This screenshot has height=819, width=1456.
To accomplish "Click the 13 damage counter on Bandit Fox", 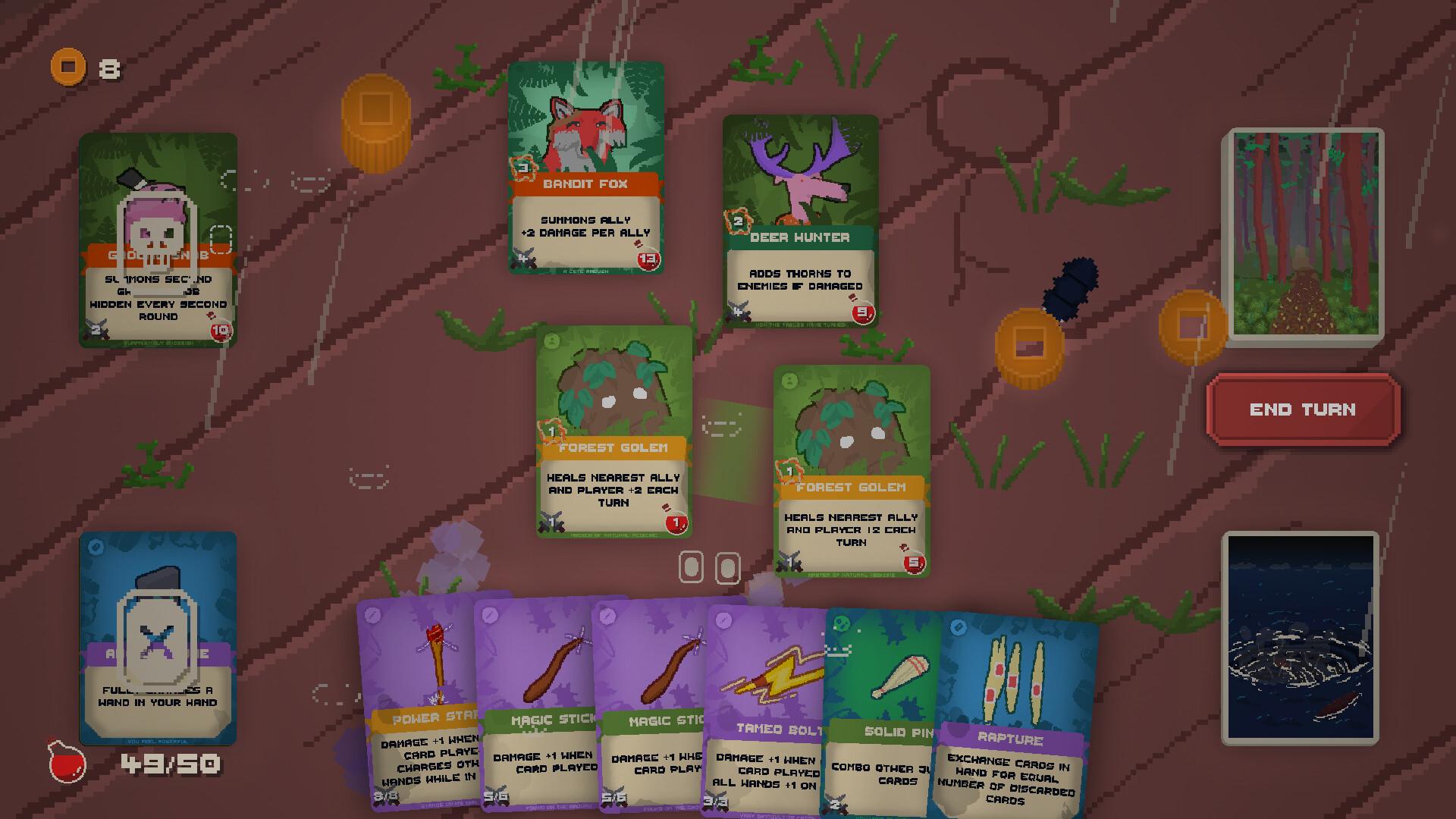I will (649, 262).
